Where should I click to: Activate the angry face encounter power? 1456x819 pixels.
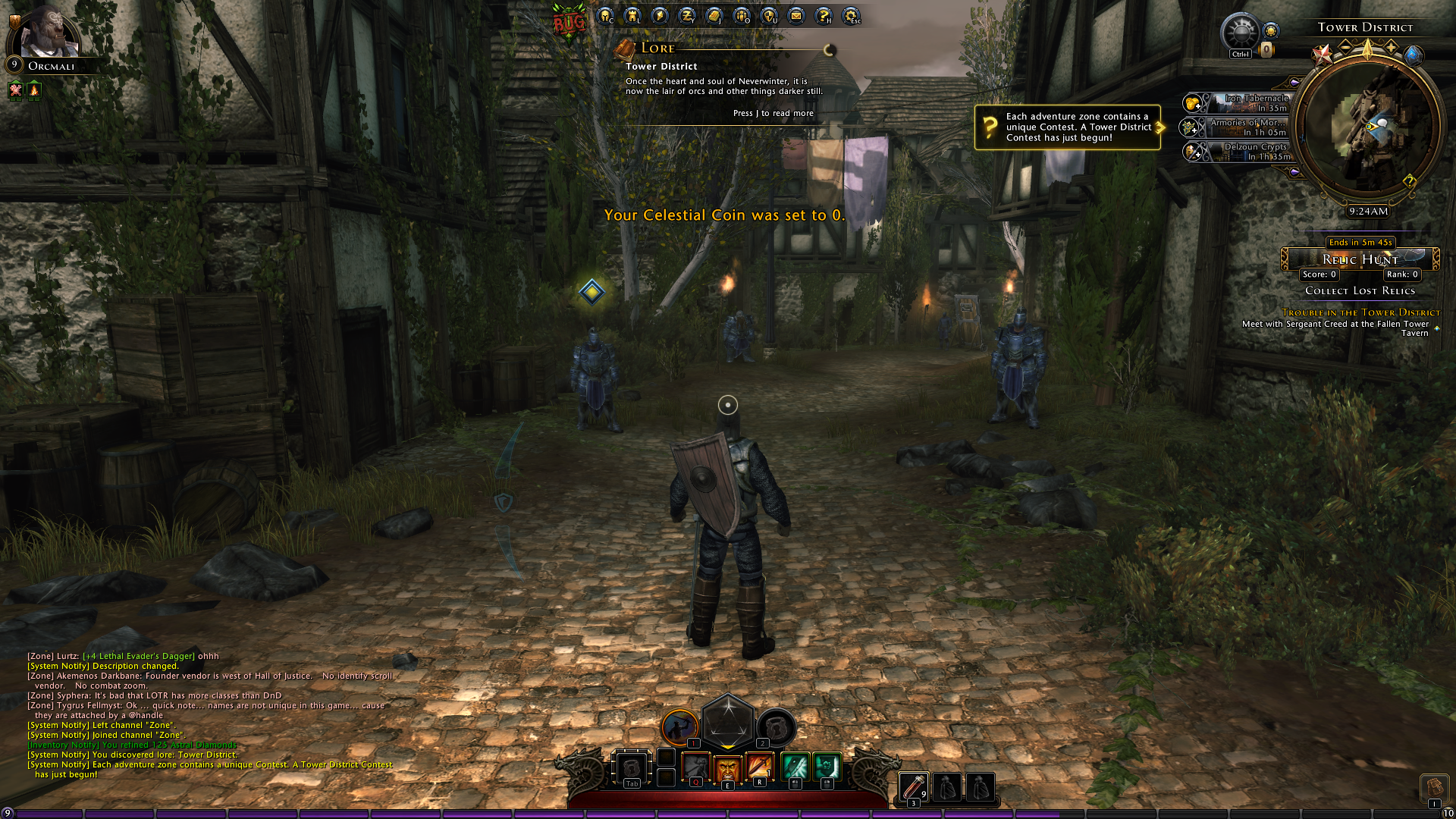[x=727, y=767]
